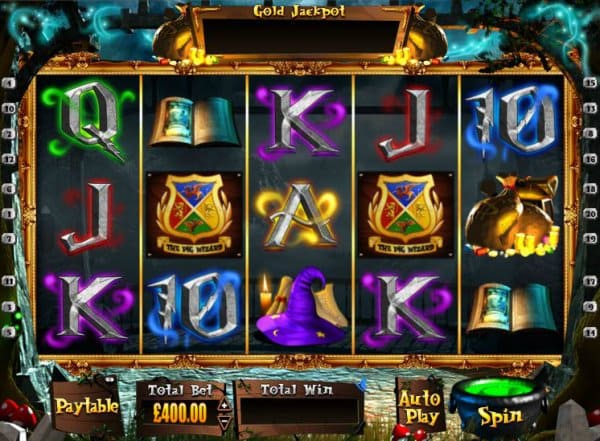This screenshot has width=600, height=441.
Task: Increase the Total Bet with up arrow
Action: coord(223,405)
